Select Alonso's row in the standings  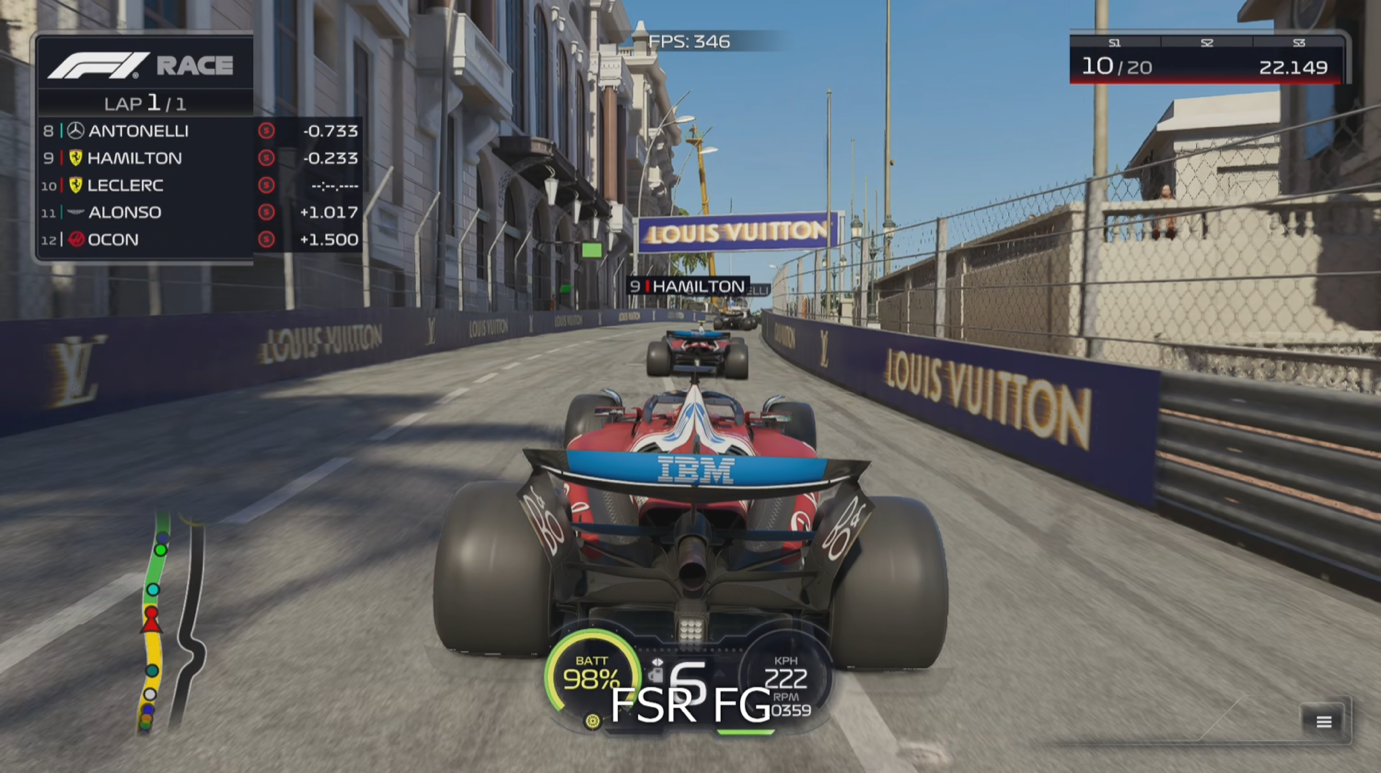click(x=199, y=212)
